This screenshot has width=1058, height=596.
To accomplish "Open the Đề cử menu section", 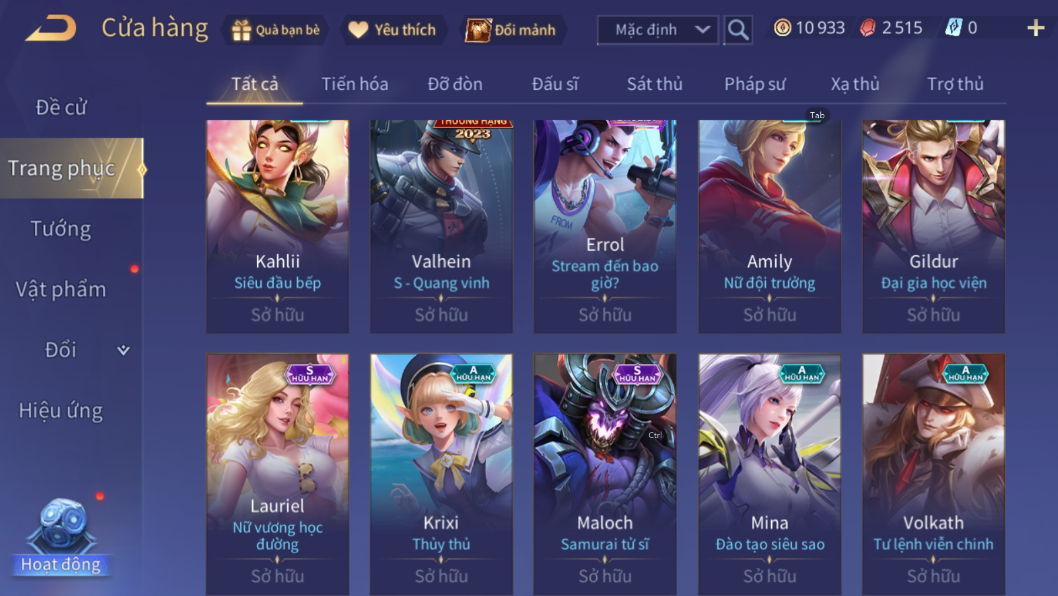I will (x=61, y=107).
